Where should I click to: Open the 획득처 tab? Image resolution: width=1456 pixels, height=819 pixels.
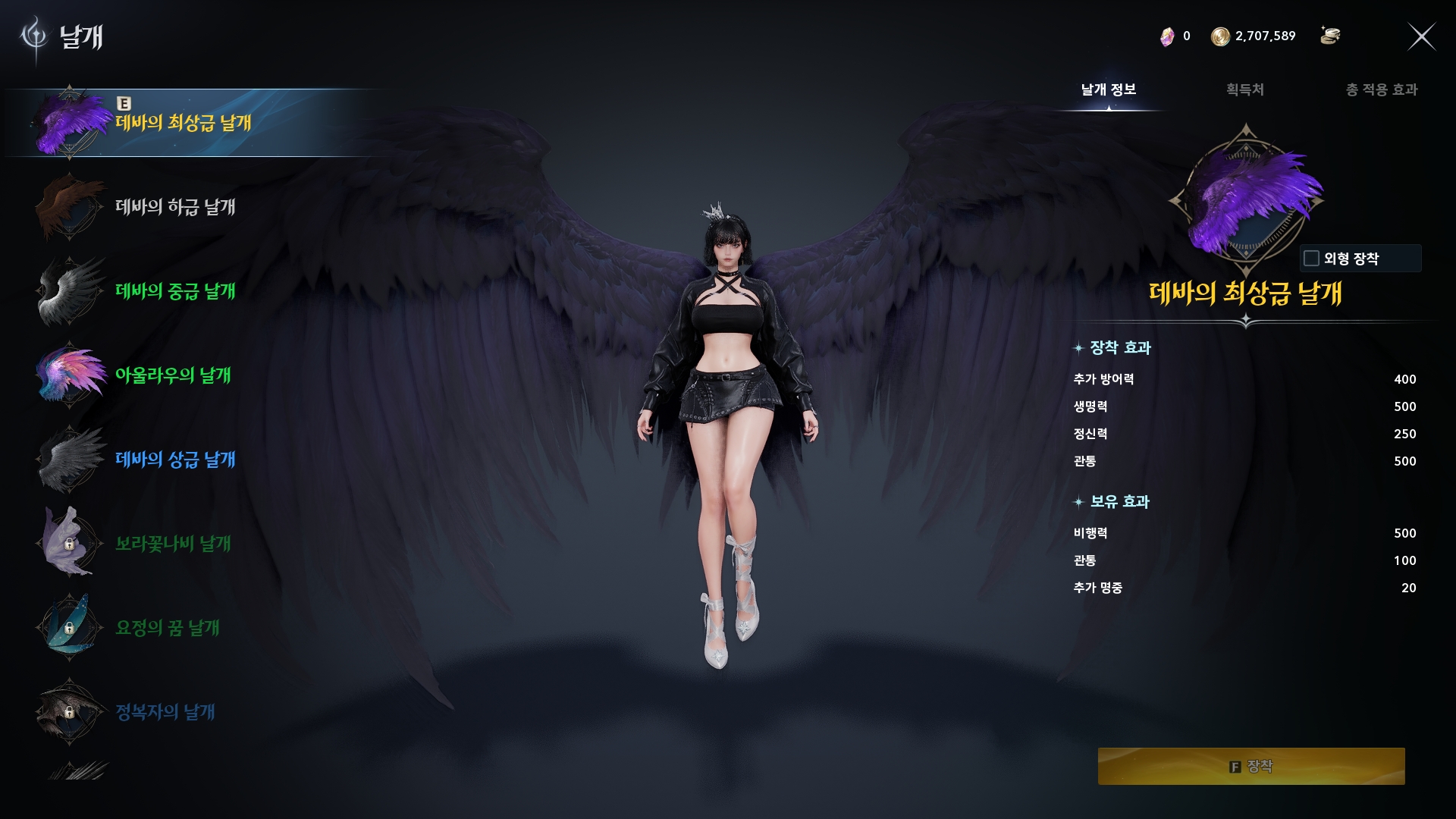tap(1244, 89)
